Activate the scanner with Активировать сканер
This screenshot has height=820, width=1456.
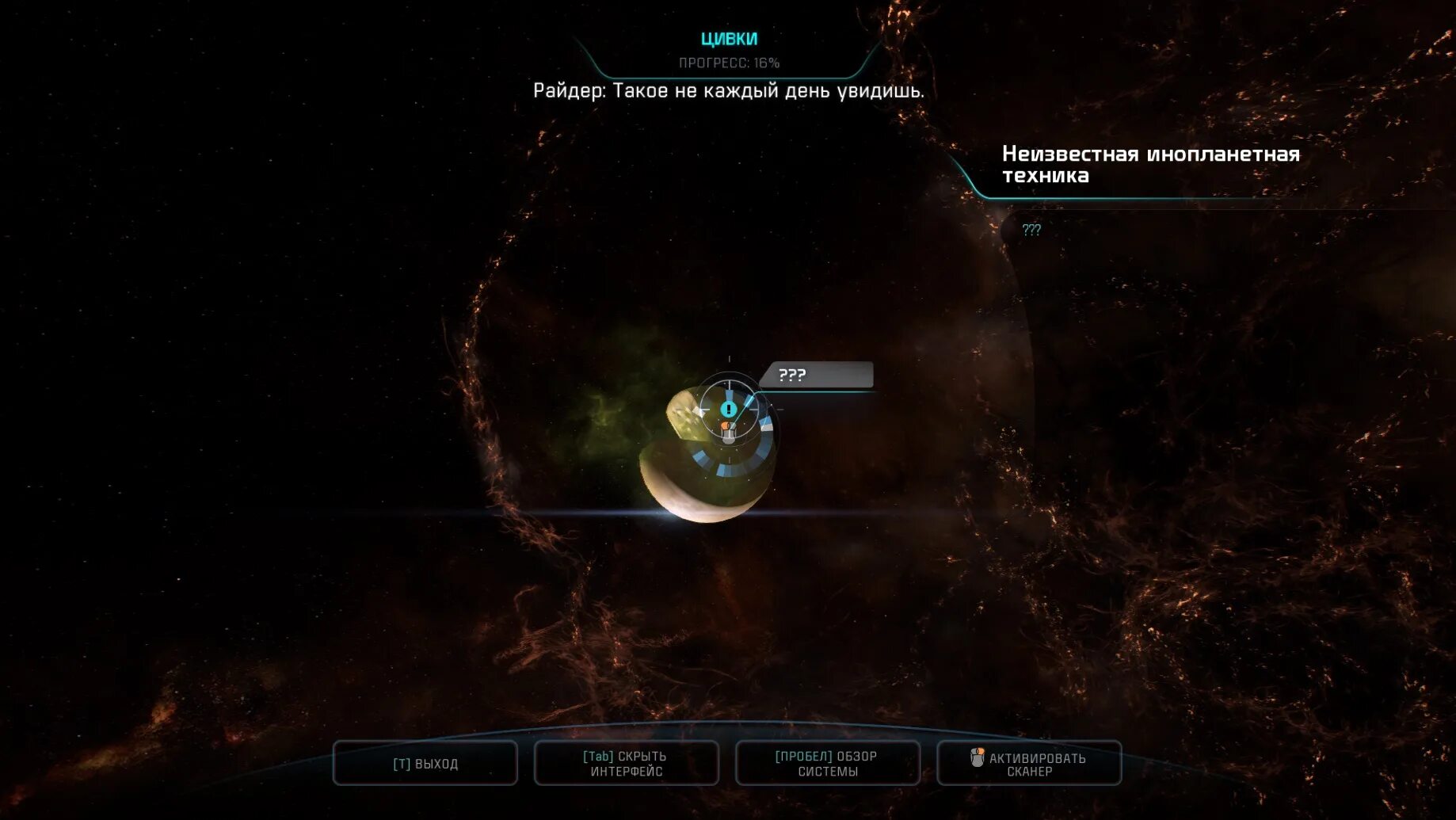(1029, 764)
